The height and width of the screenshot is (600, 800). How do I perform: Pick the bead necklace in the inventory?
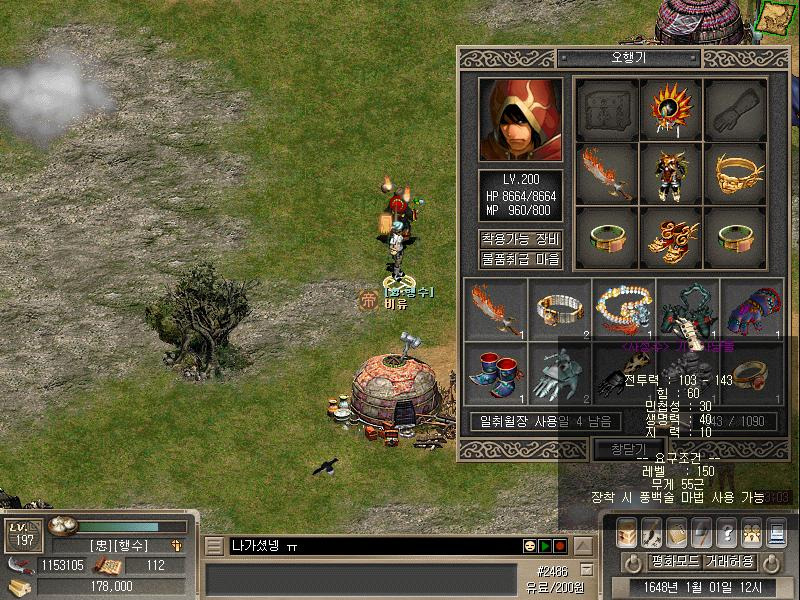(624, 308)
